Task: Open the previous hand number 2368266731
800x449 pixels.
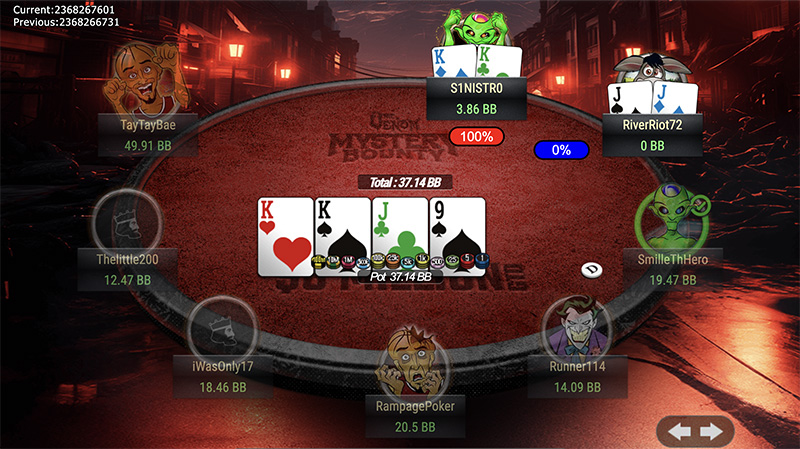Action: point(60,21)
